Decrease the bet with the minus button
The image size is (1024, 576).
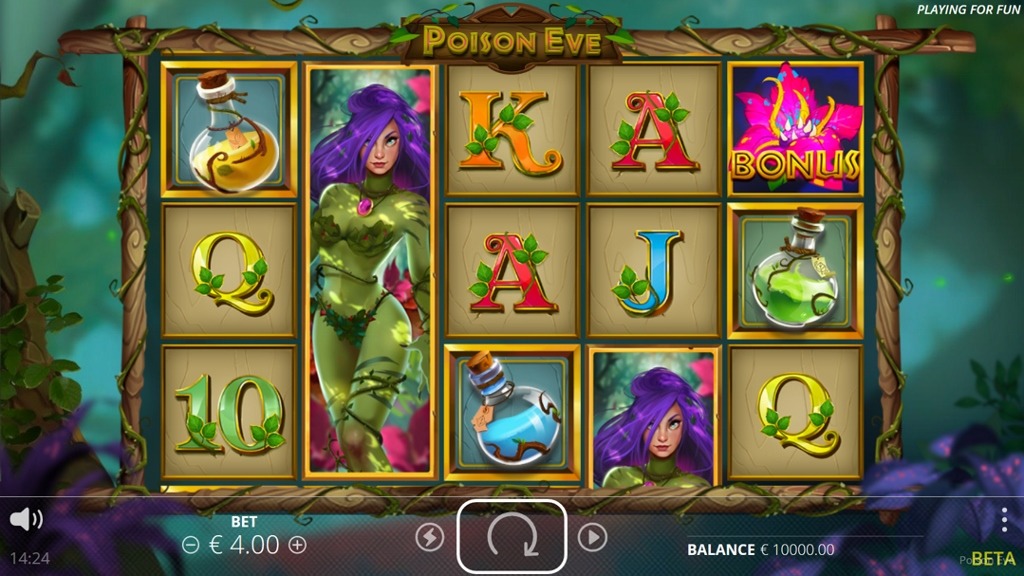point(191,545)
